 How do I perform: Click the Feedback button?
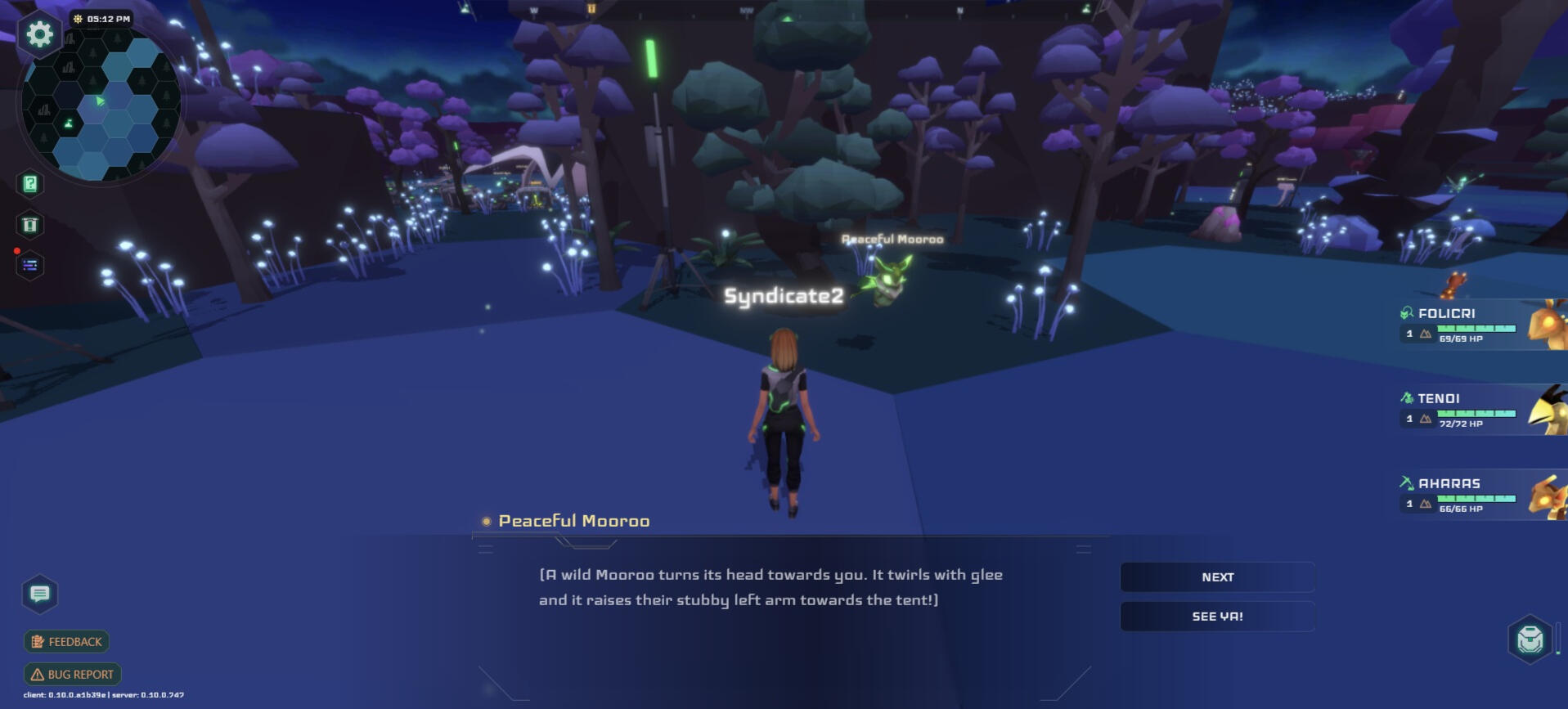[67, 642]
